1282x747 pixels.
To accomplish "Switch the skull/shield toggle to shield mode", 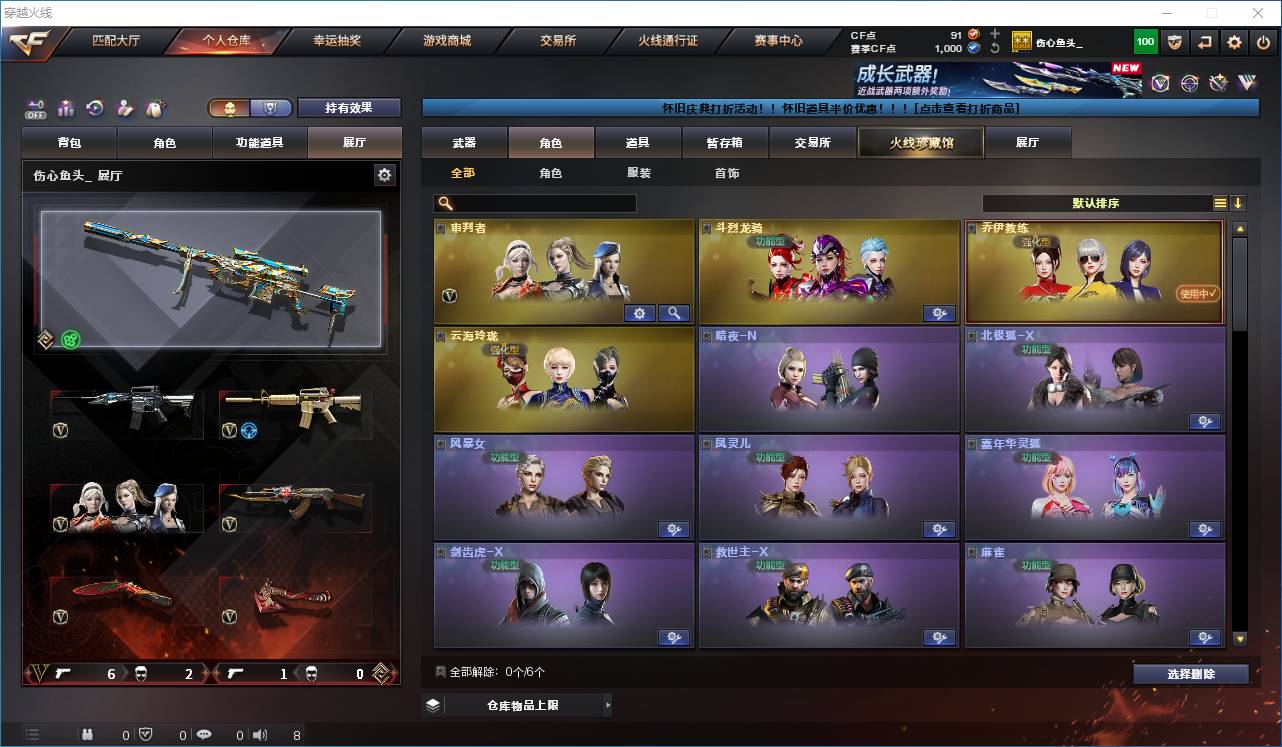I will tap(270, 108).
